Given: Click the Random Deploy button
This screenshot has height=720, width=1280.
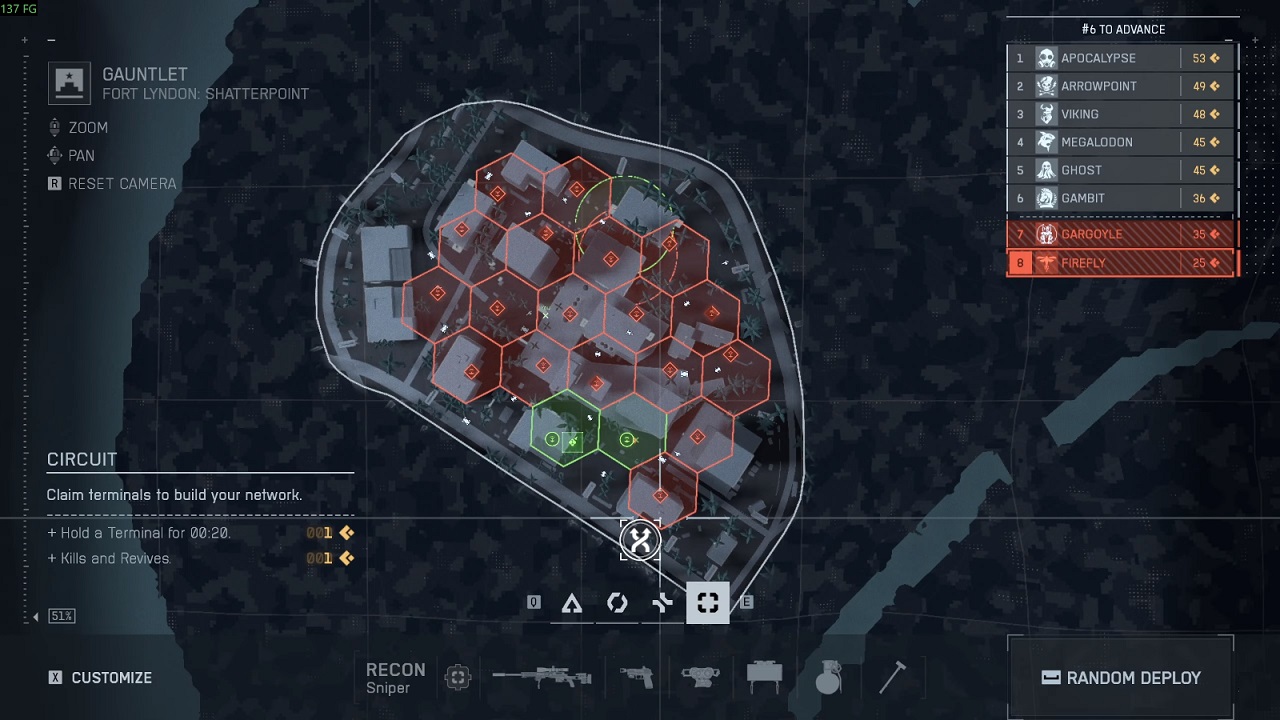Looking at the screenshot, I should point(1121,677).
